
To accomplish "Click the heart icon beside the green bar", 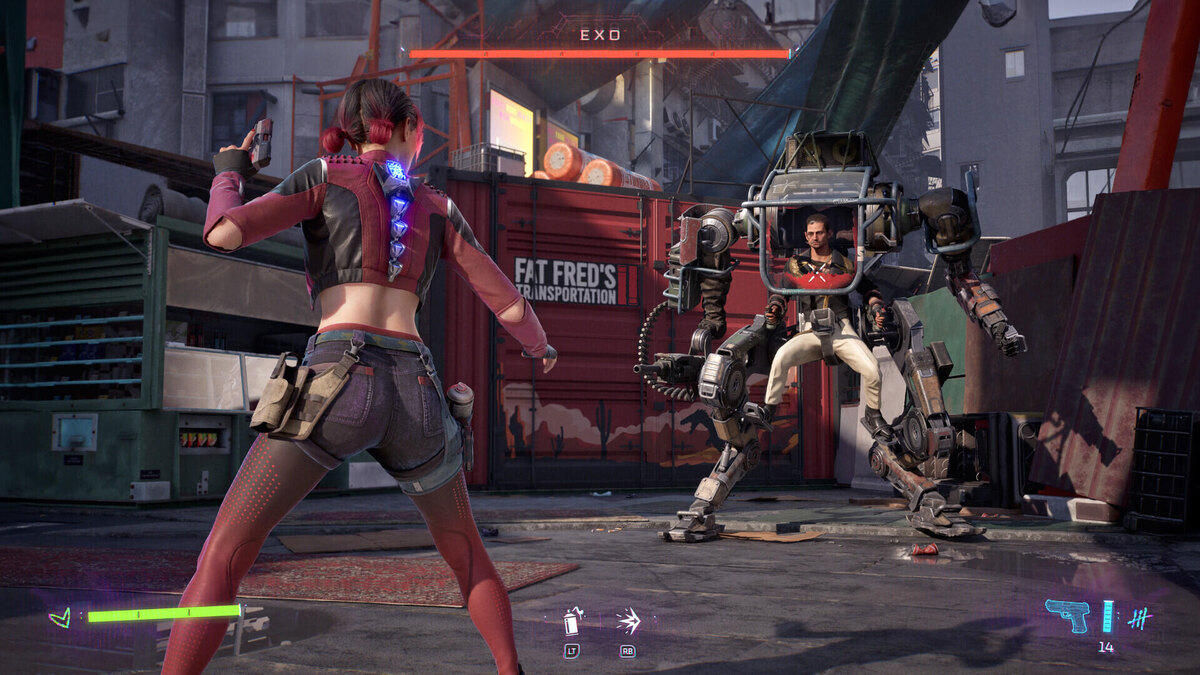I will coord(61,617).
